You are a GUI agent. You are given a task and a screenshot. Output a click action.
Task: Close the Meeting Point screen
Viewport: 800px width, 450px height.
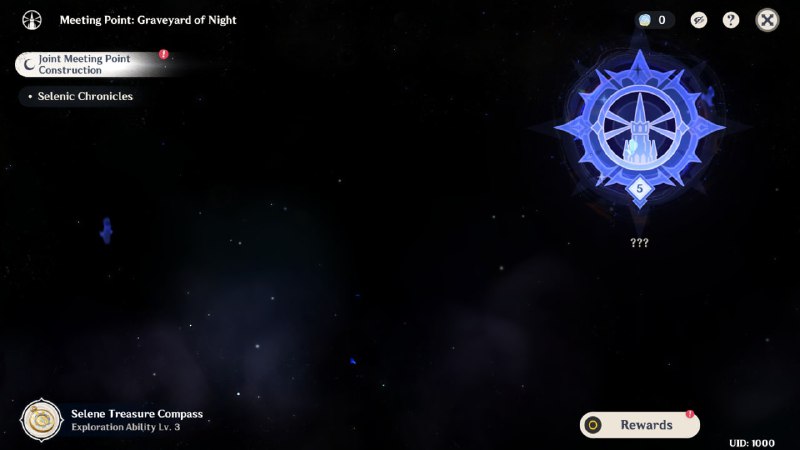click(x=767, y=20)
